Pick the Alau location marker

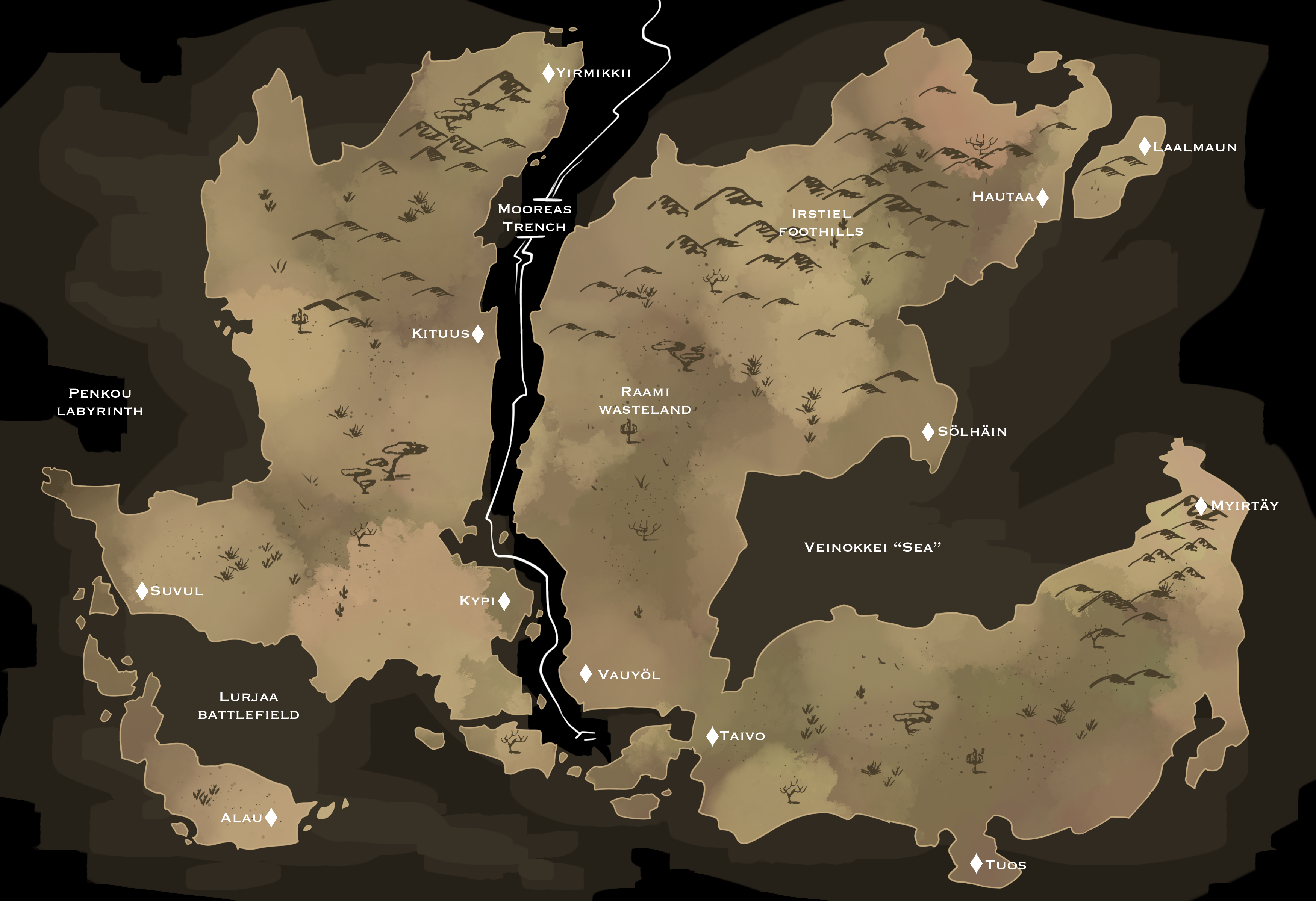271,817
